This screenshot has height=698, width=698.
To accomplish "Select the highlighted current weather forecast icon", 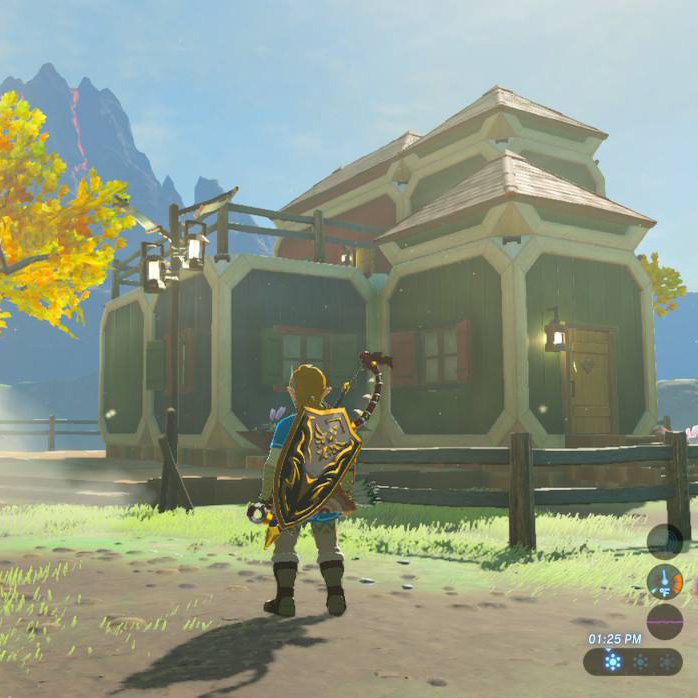I will 612,662.
